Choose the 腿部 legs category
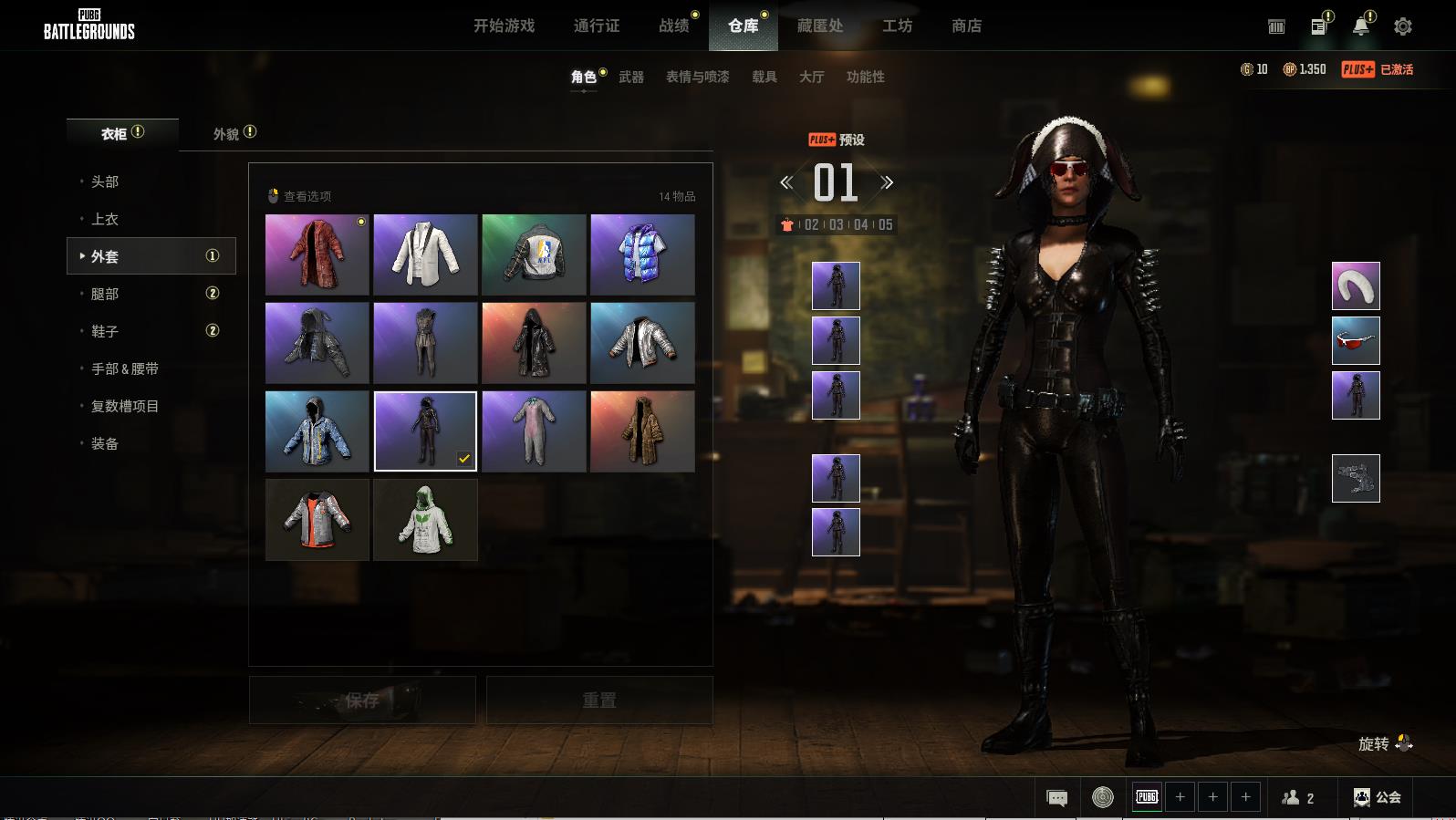The image size is (1456, 820). (x=105, y=294)
